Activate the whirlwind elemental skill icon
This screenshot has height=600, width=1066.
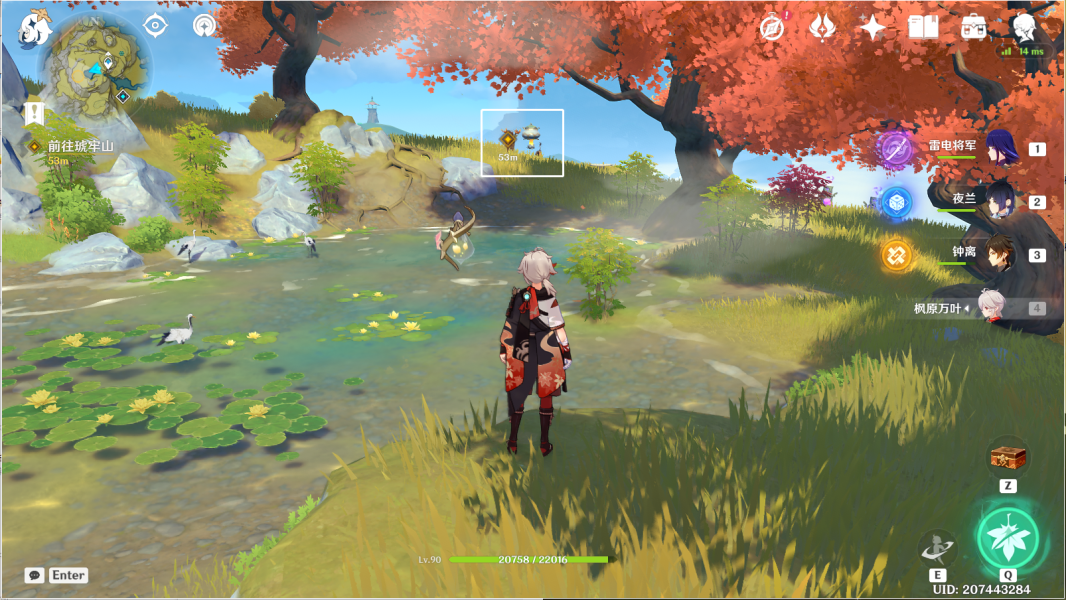937,547
